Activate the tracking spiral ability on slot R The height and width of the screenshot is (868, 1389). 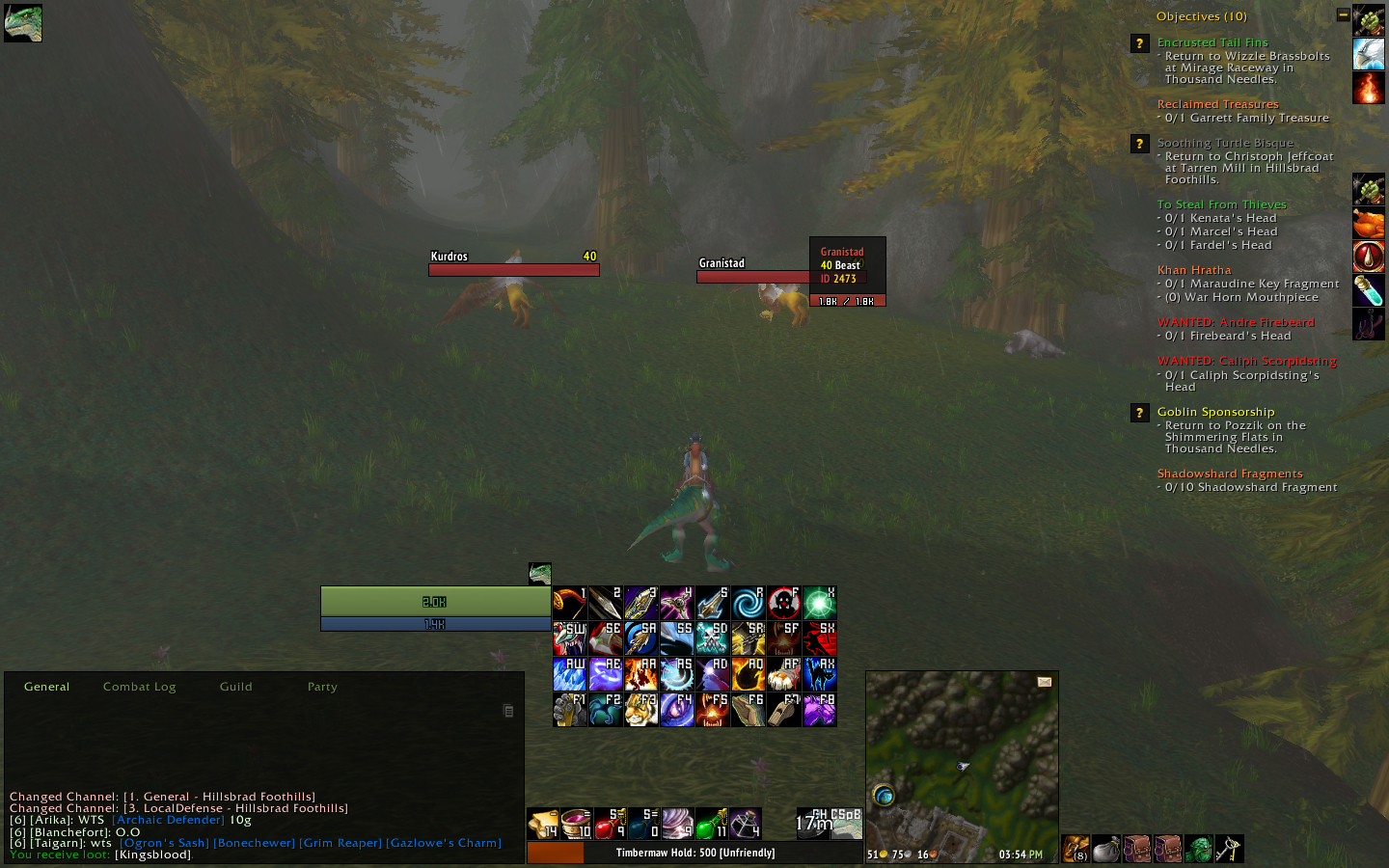[748, 603]
